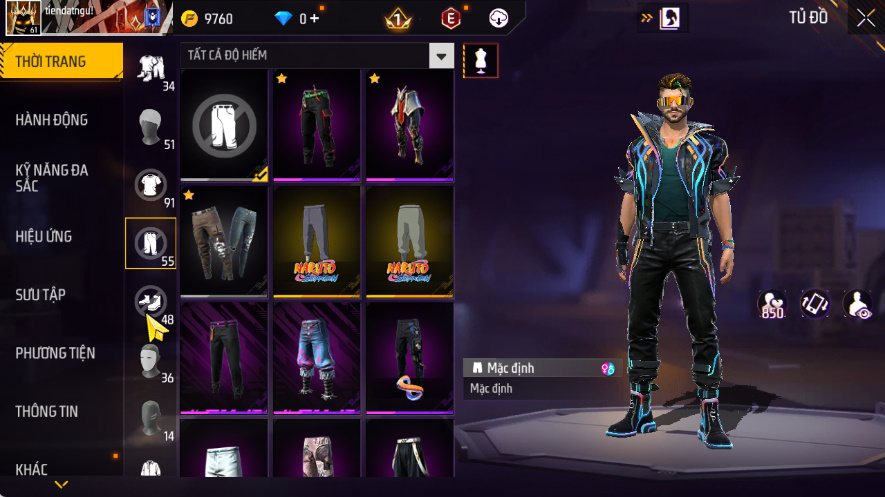Viewport: 885px width, 497px height.
Task: Switch to the shoes category icon
Action: pos(151,300)
